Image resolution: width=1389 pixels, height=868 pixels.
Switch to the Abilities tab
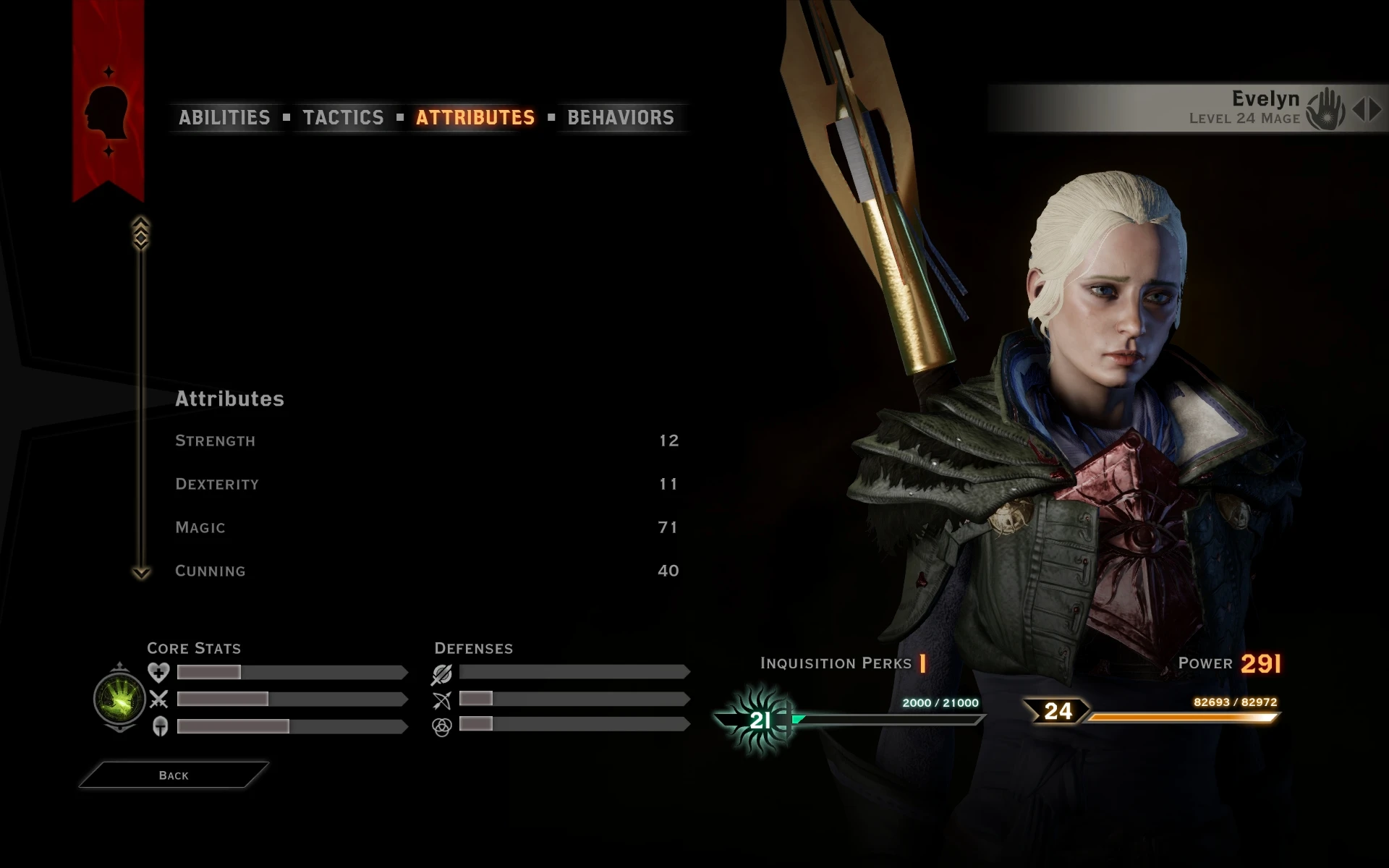(224, 117)
